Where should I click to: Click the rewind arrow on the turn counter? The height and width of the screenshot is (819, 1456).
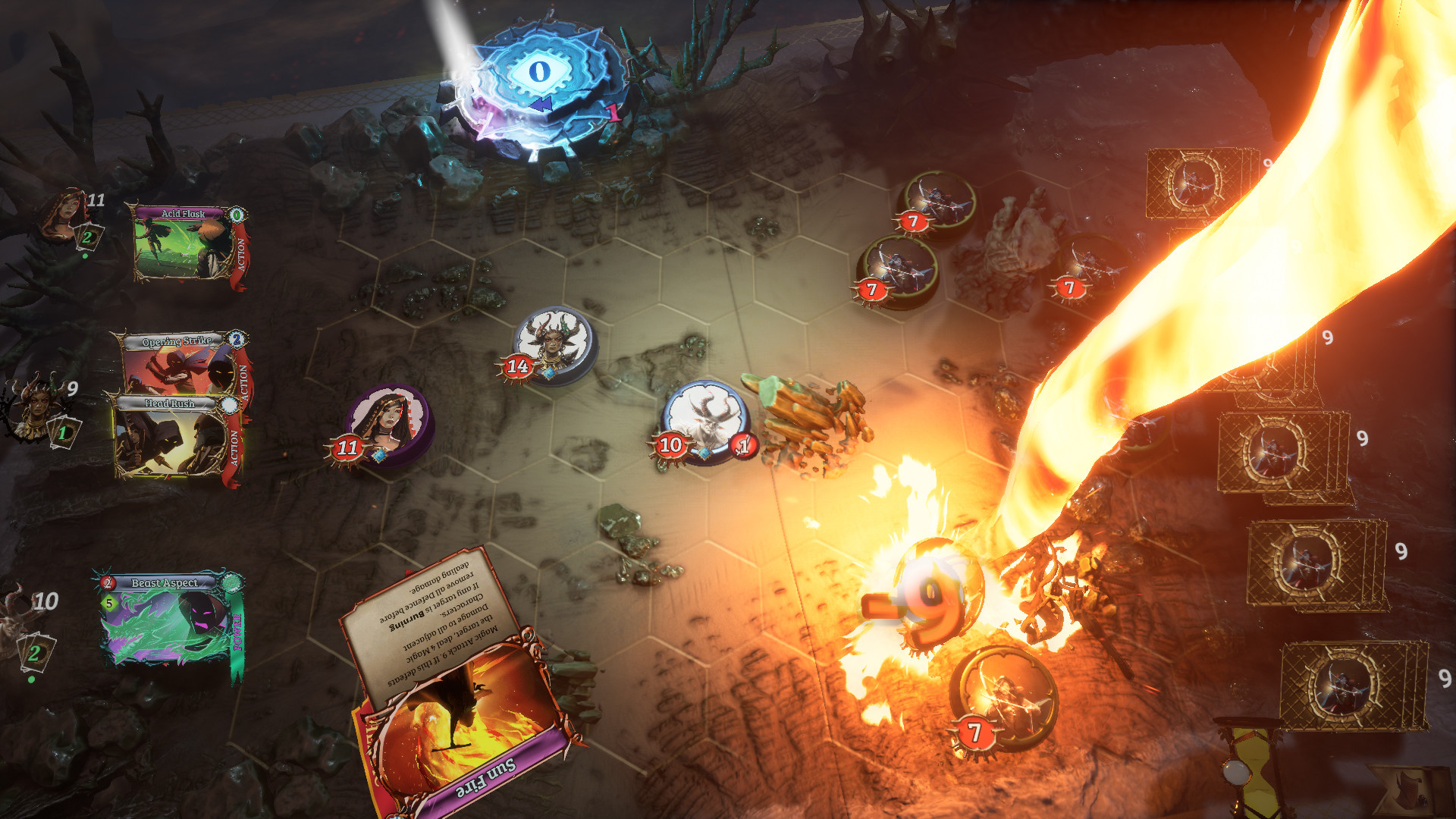(541, 105)
